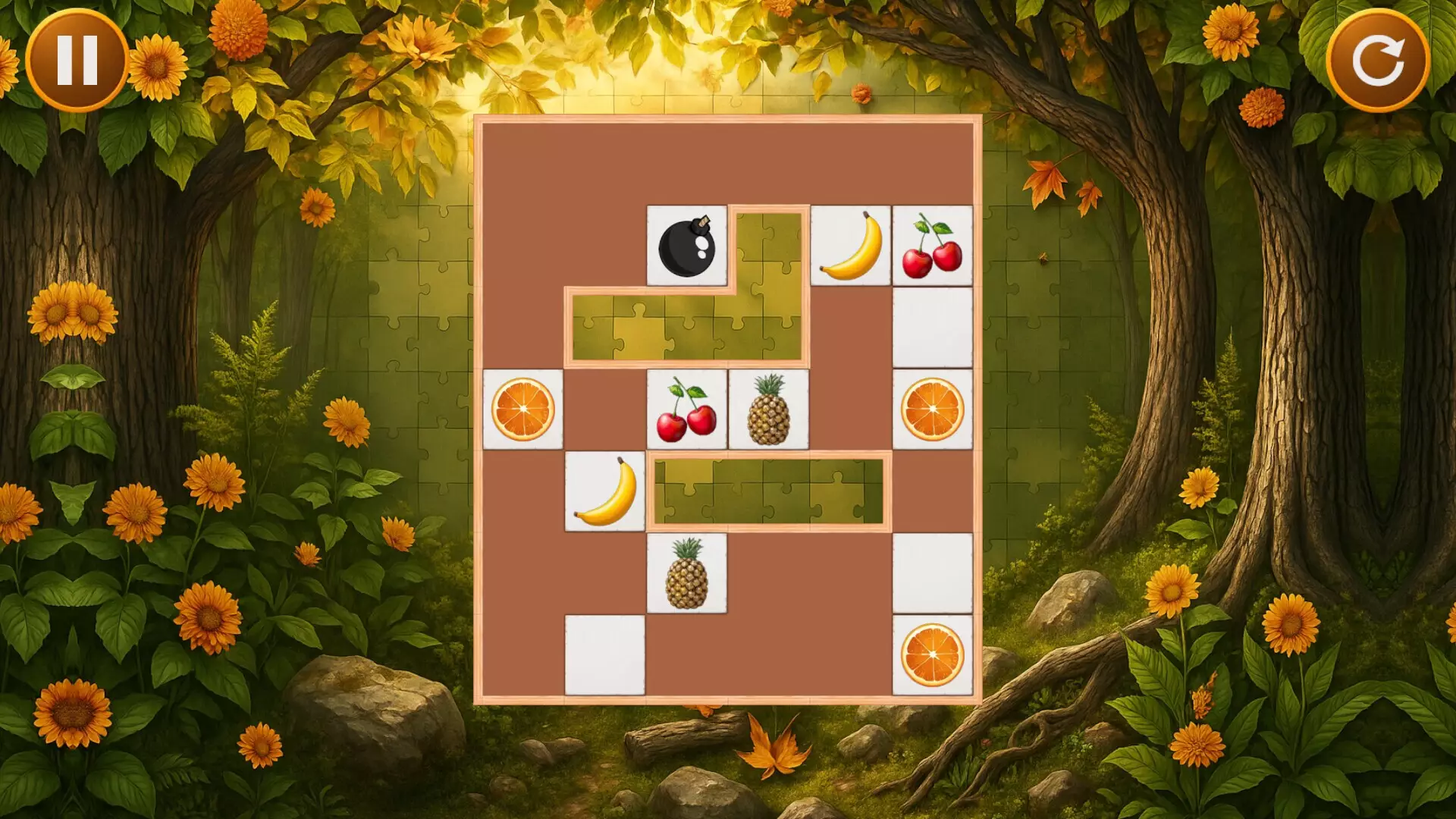This screenshot has height=819, width=1456.
Task: Click the cherries tile beside the pineapple
Action: 686,409
